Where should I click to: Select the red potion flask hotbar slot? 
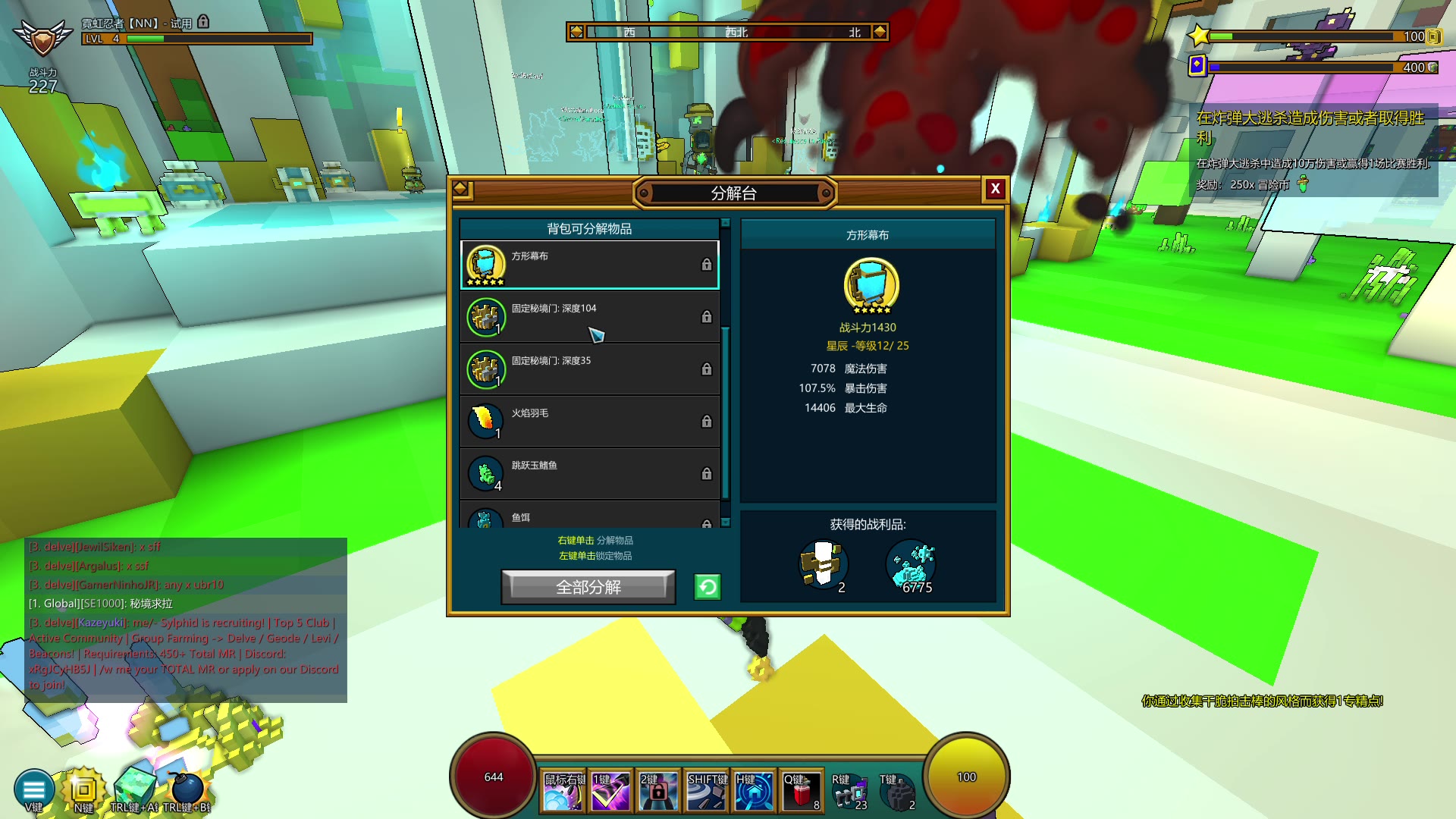[800, 791]
